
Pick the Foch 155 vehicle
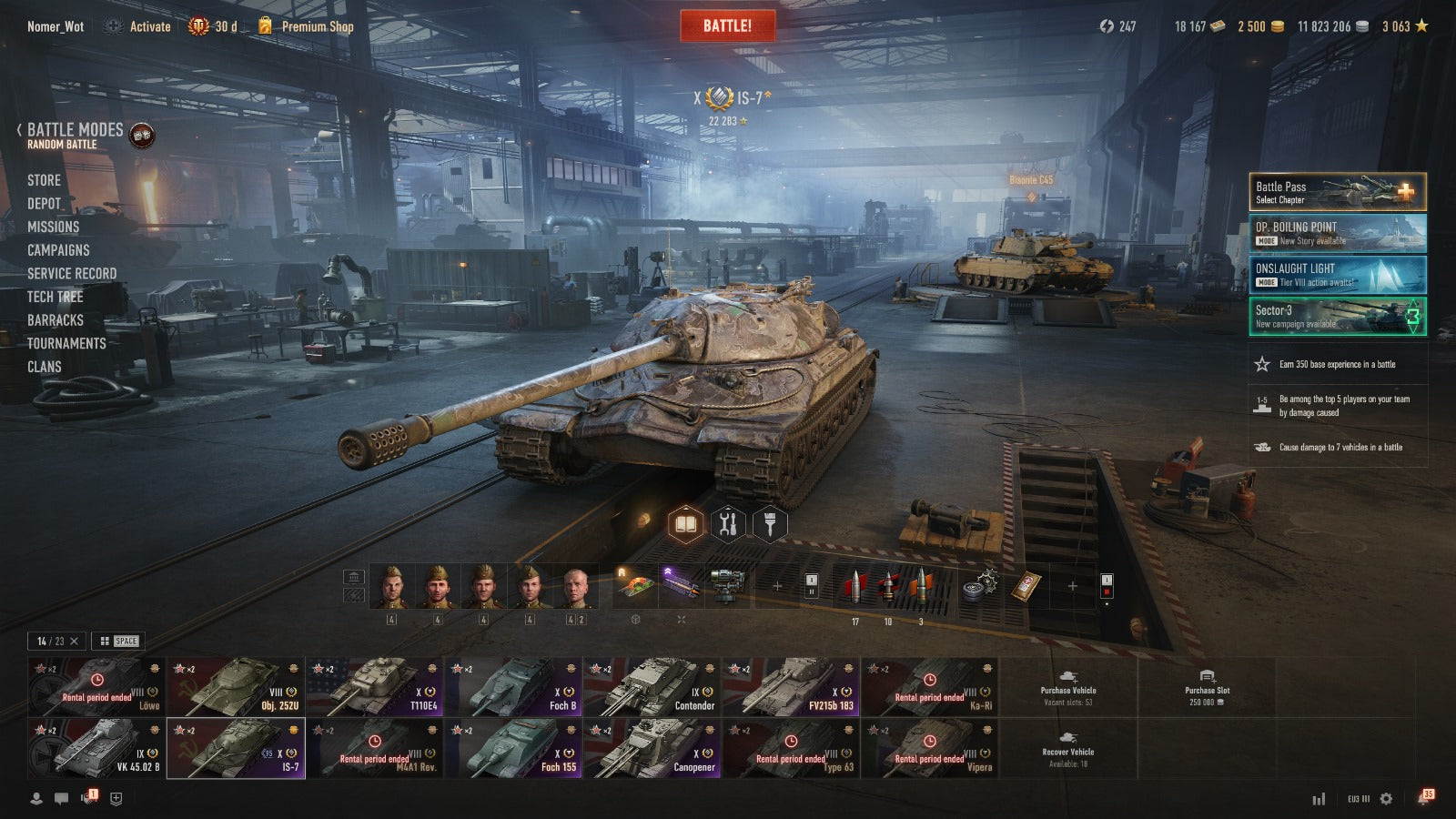point(512,749)
